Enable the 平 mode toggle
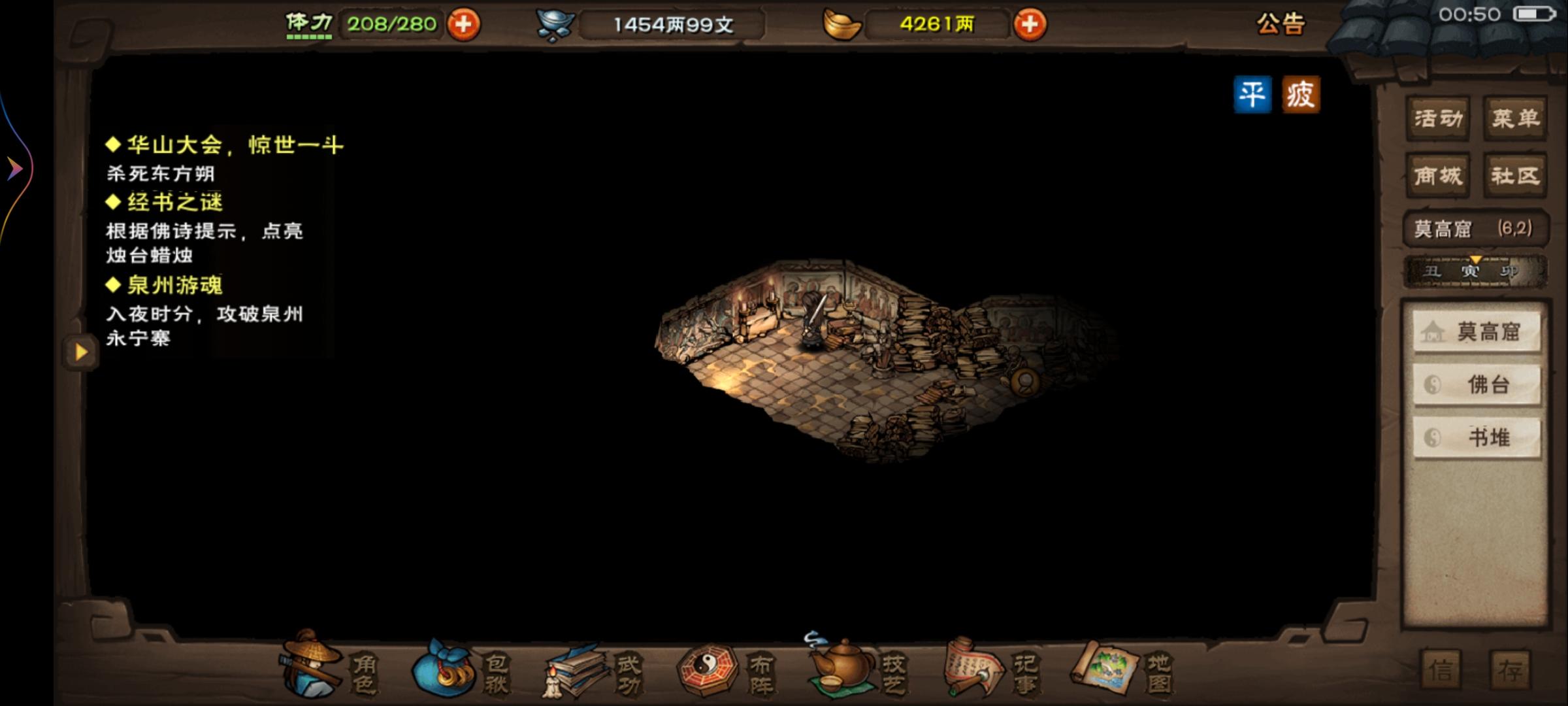 [x=1252, y=93]
